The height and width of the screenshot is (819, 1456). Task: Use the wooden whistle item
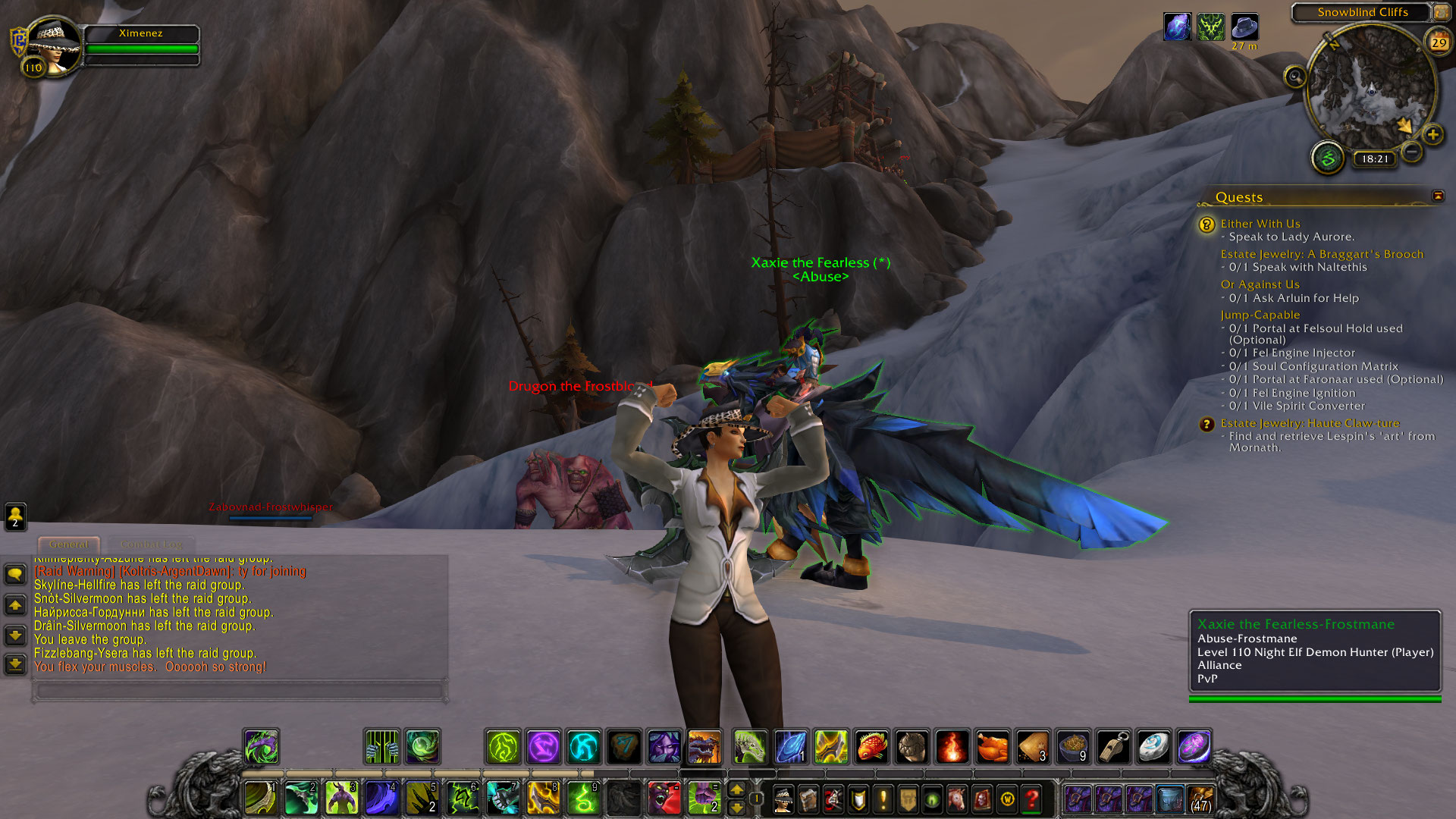pos(1113,747)
